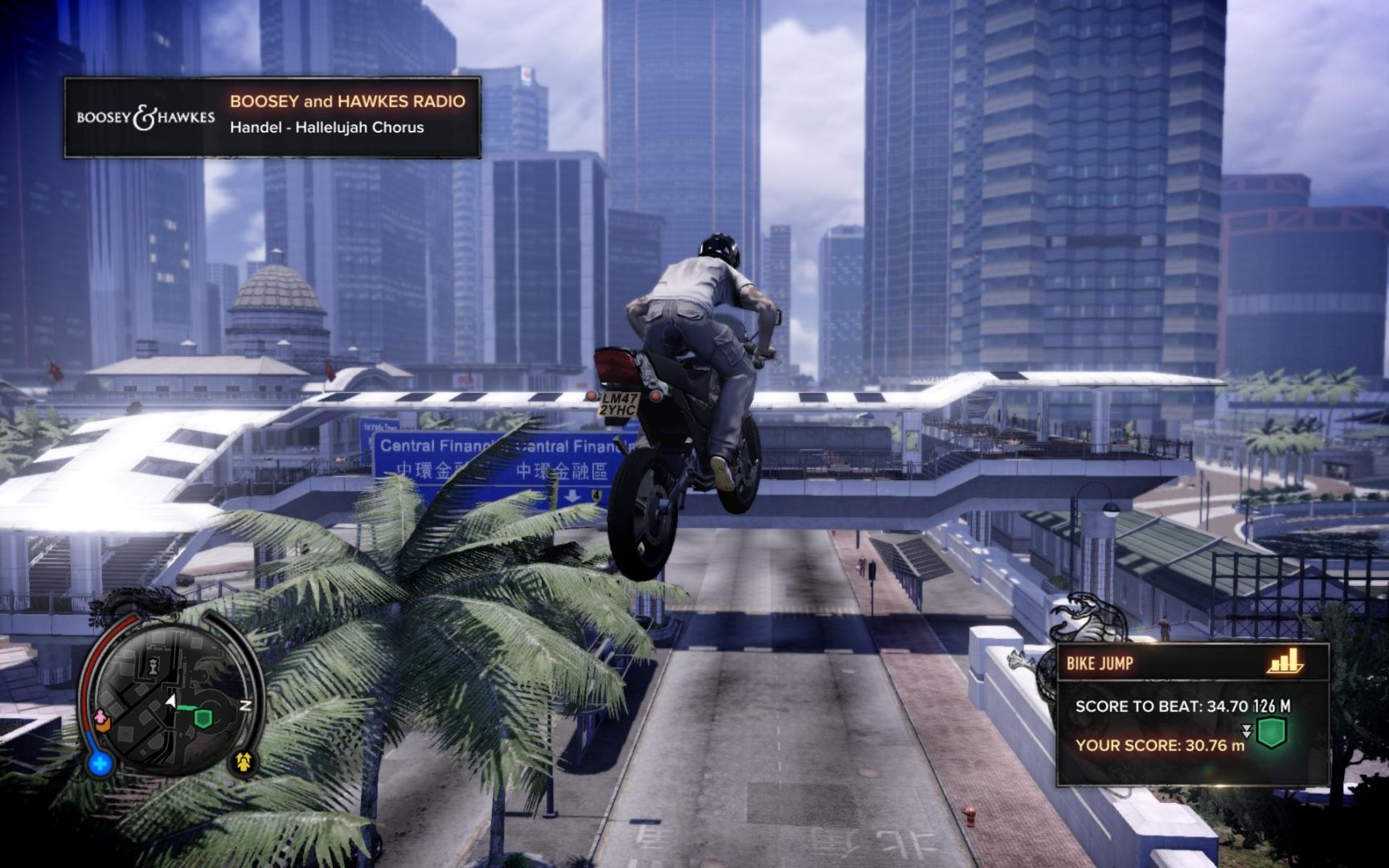
Task: Click the yellow figure with arrows icon
Action: (244, 761)
